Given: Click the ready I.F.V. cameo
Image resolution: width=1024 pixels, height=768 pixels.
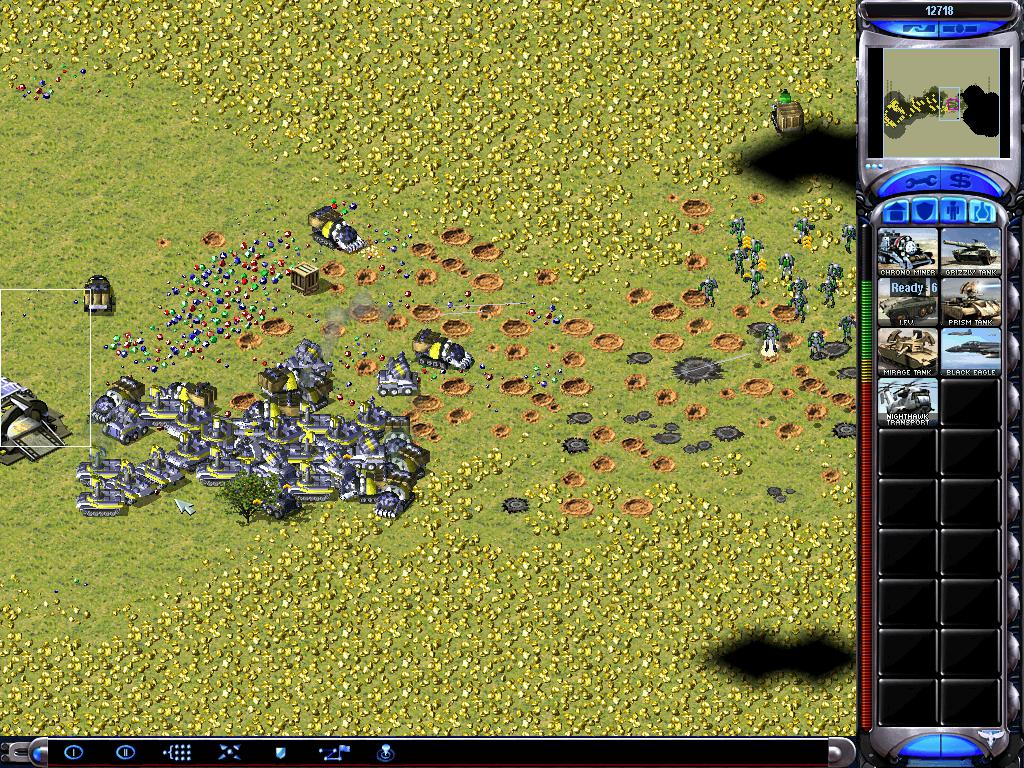Looking at the screenshot, I should tap(908, 302).
